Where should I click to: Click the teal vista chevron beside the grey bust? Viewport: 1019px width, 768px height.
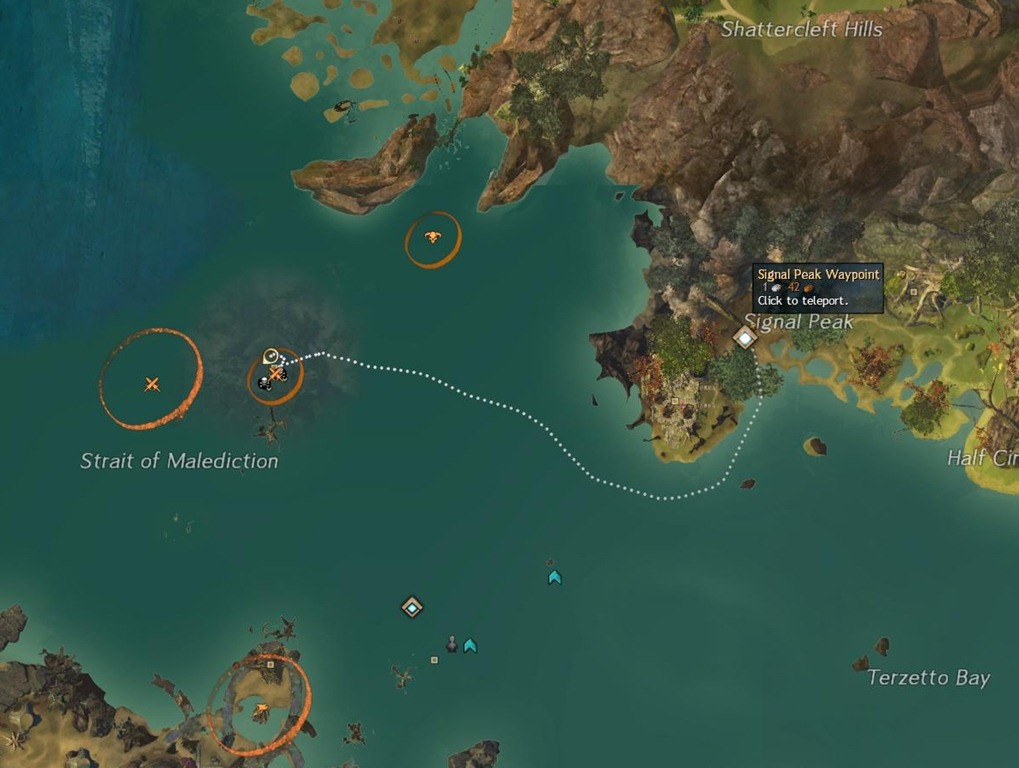pos(470,646)
